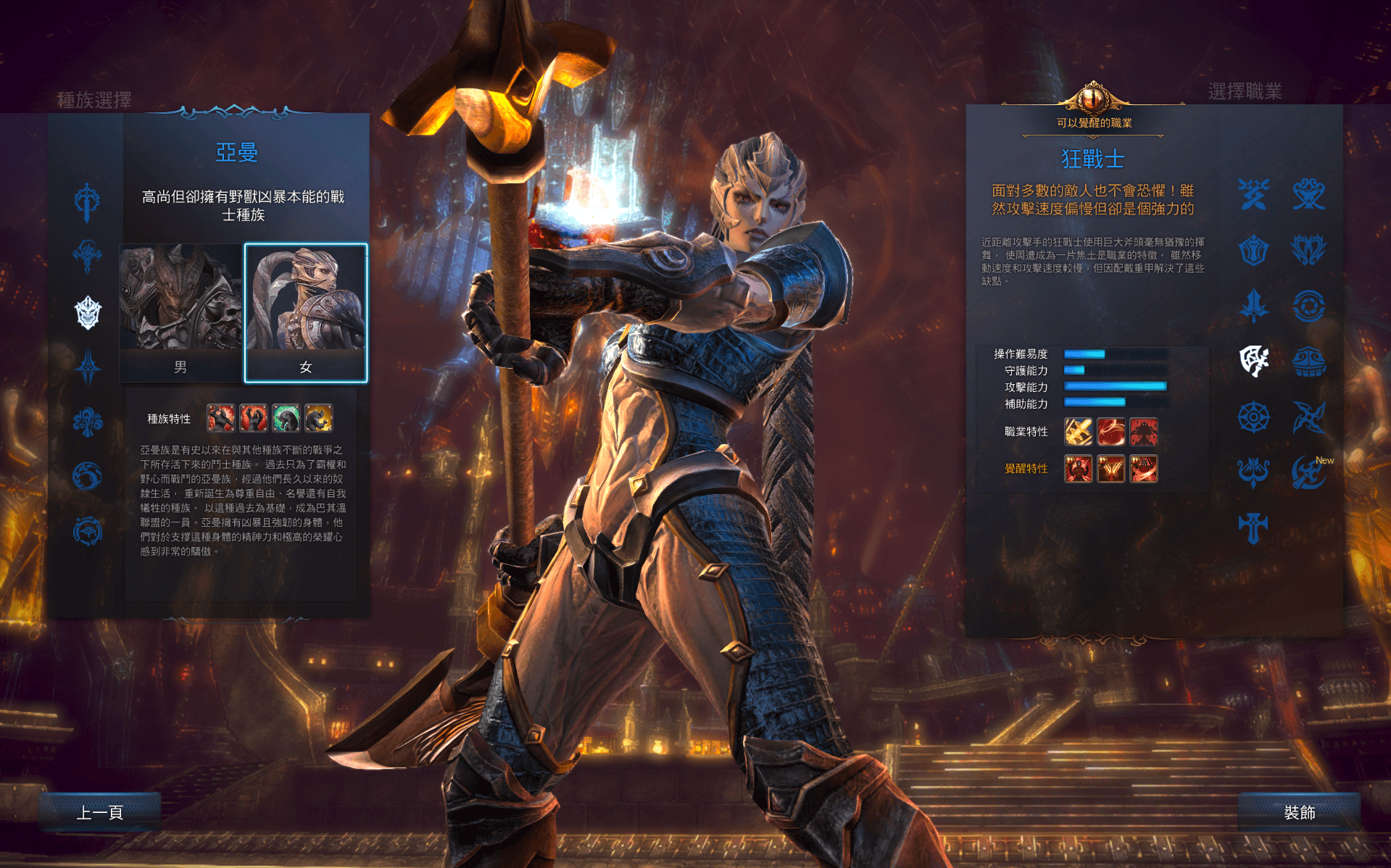The width and height of the screenshot is (1391, 868).
Task: Pick the bow-shaped archer class icon
Action: (x=1253, y=472)
